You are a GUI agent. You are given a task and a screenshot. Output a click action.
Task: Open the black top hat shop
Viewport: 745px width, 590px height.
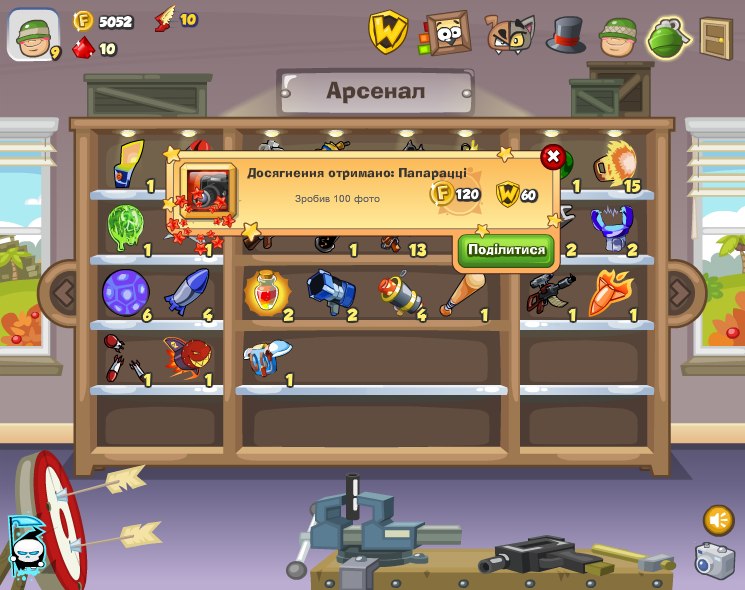coord(566,34)
